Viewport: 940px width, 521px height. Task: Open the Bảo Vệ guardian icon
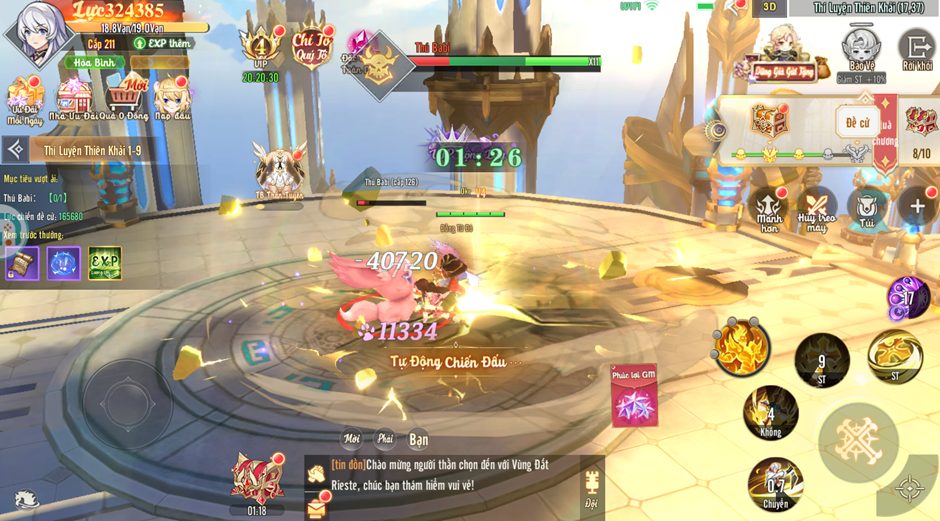[x=859, y=46]
